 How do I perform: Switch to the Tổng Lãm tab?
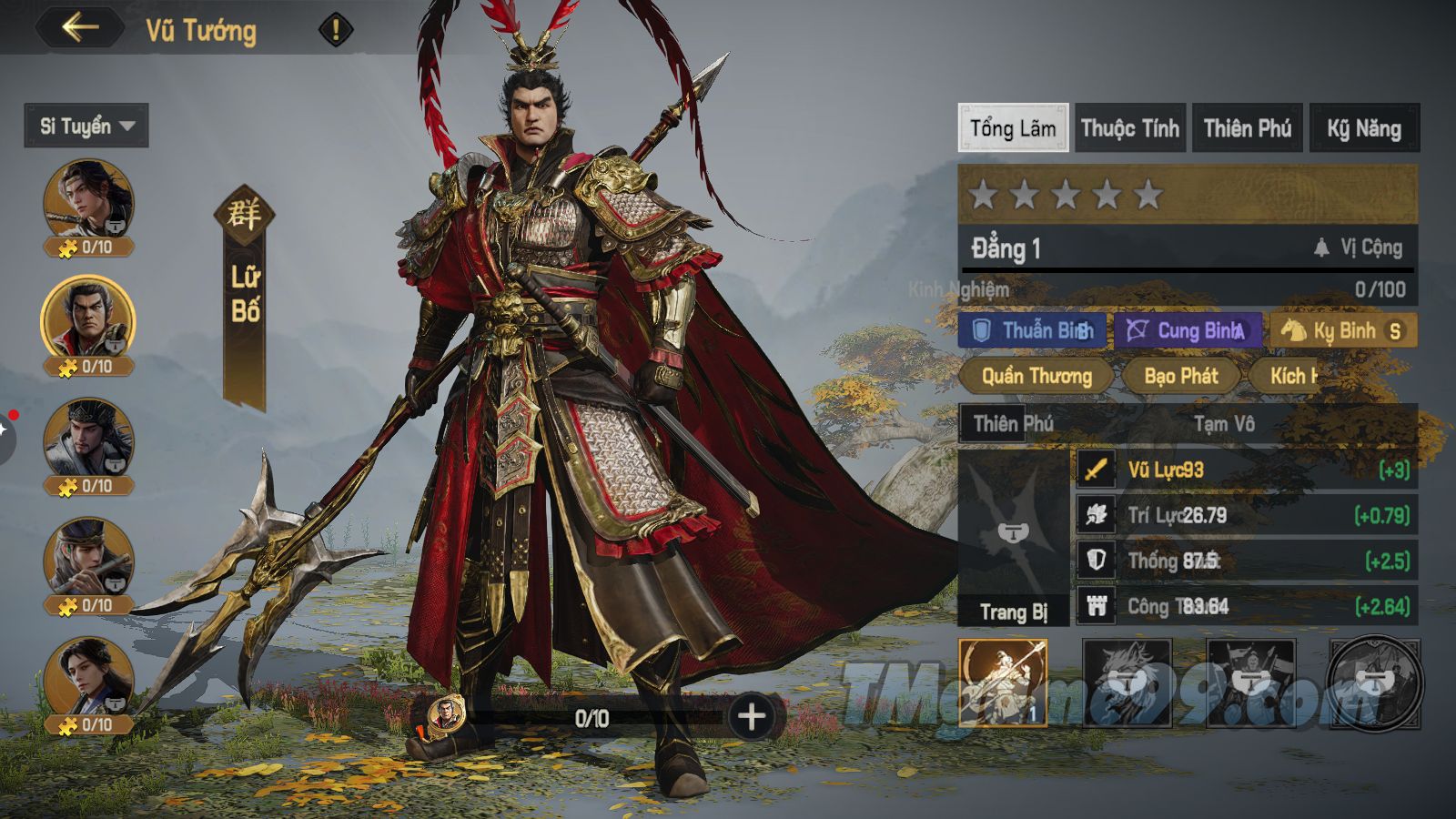(1013, 128)
